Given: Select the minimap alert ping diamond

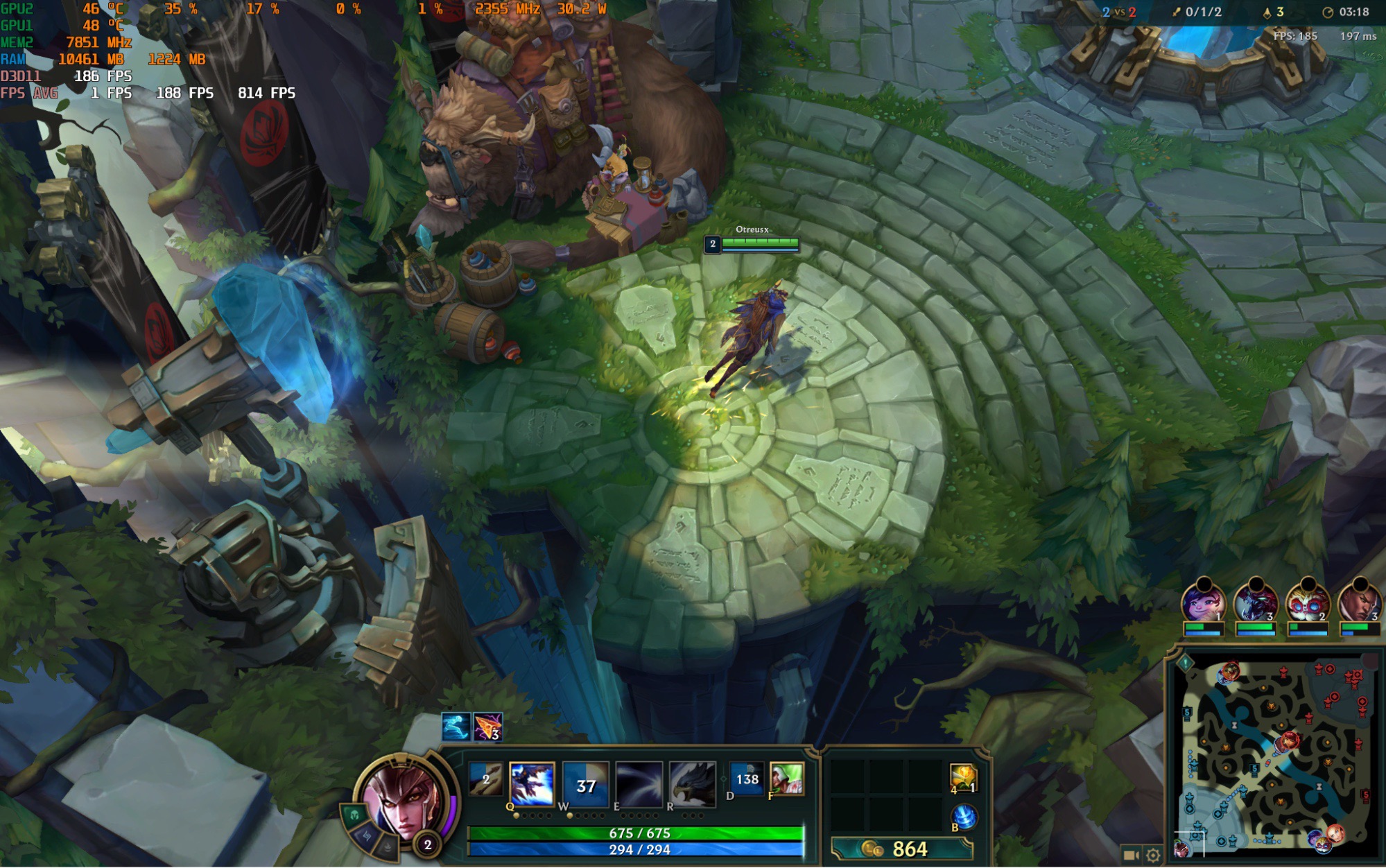Looking at the screenshot, I should pyautogui.click(x=1186, y=663).
